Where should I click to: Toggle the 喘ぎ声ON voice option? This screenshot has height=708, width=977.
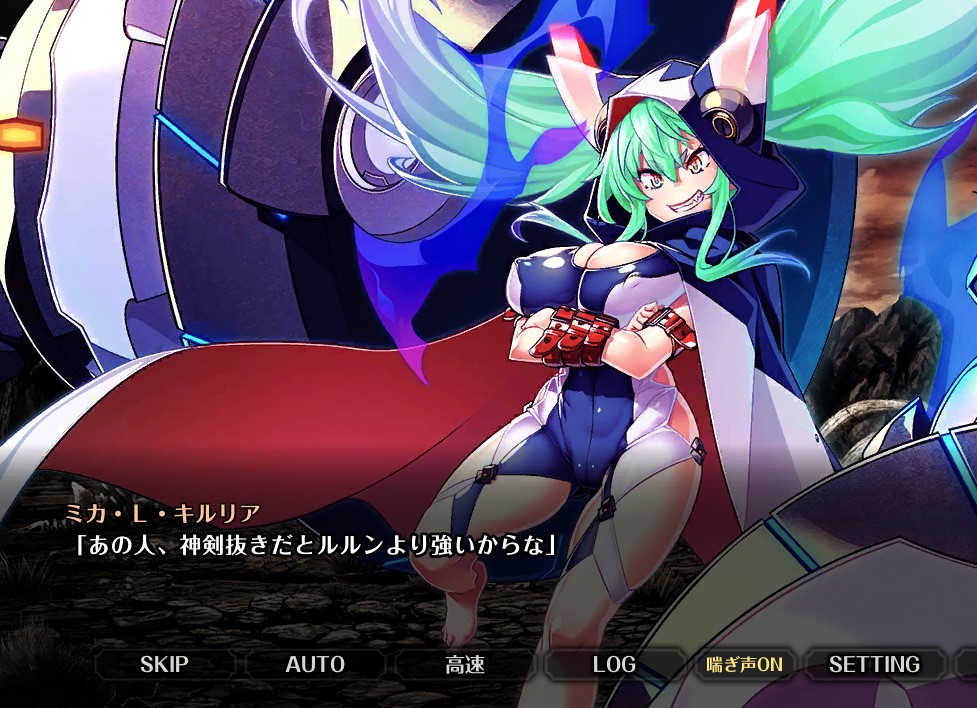coord(744,664)
